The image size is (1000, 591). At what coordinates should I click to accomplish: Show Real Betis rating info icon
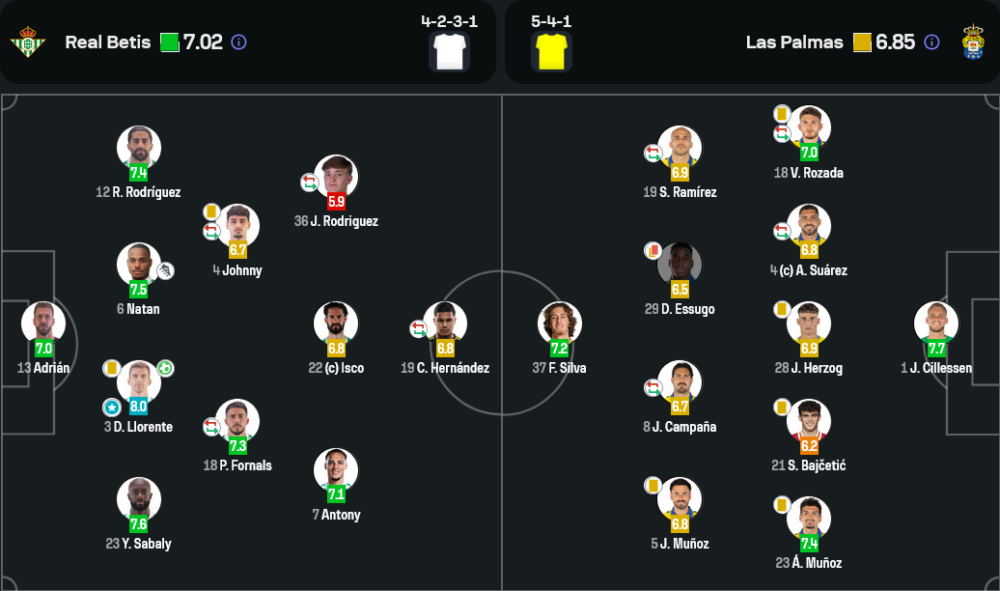(x=238, y=42)
